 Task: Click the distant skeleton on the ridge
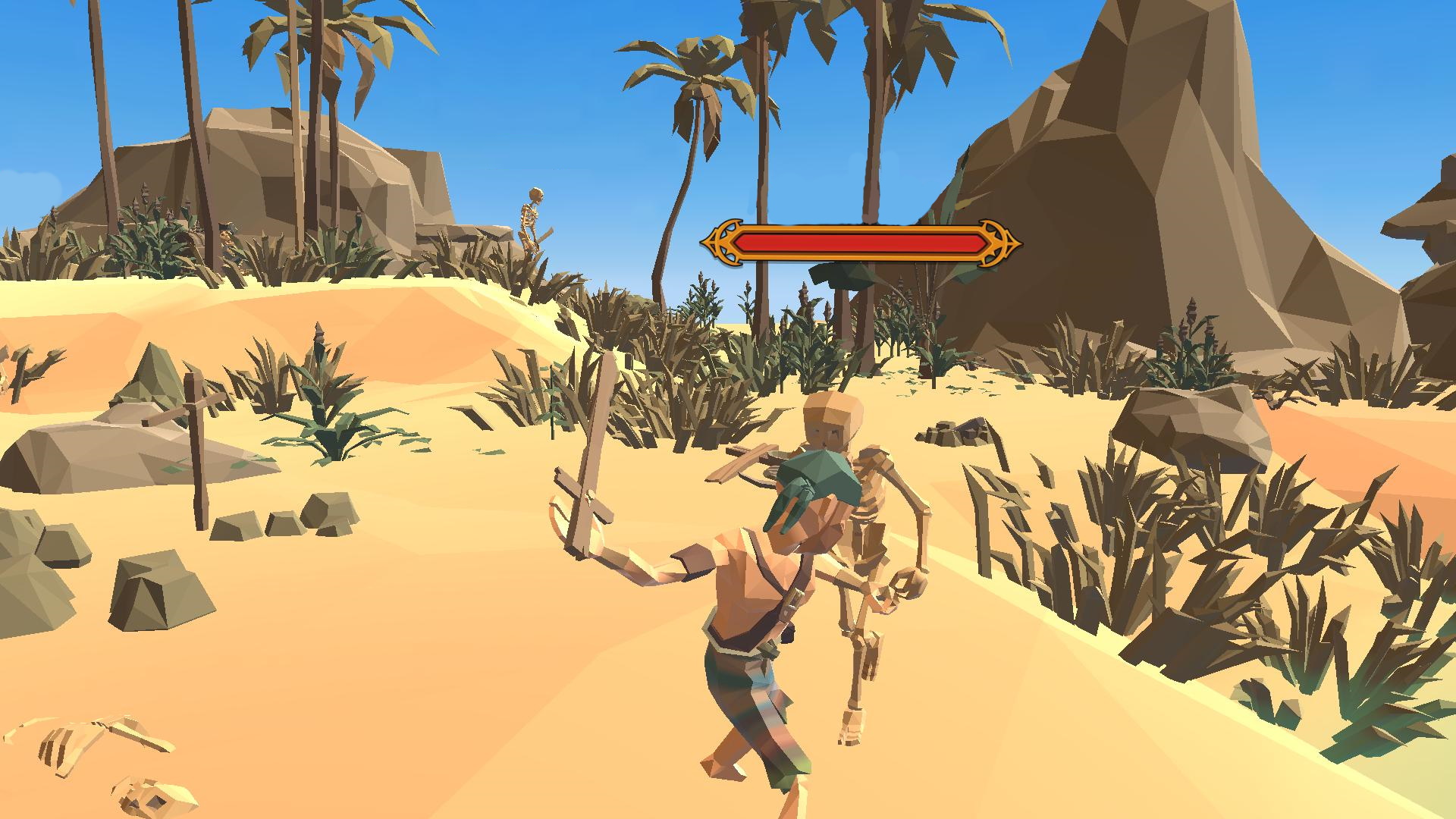tap(531, 220)
